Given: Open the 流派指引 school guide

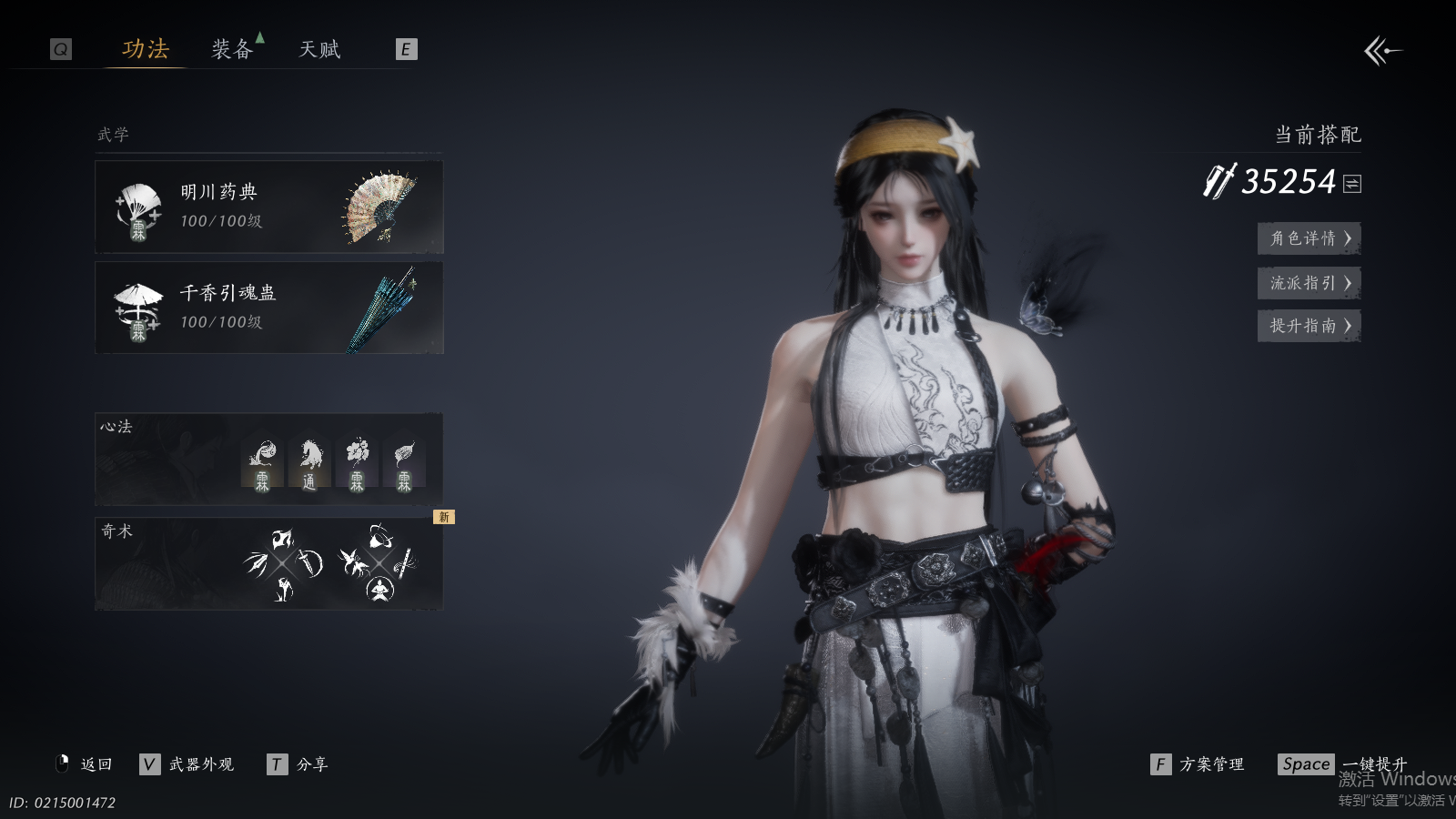Looking at the screenshot, I should (1309, 283).
